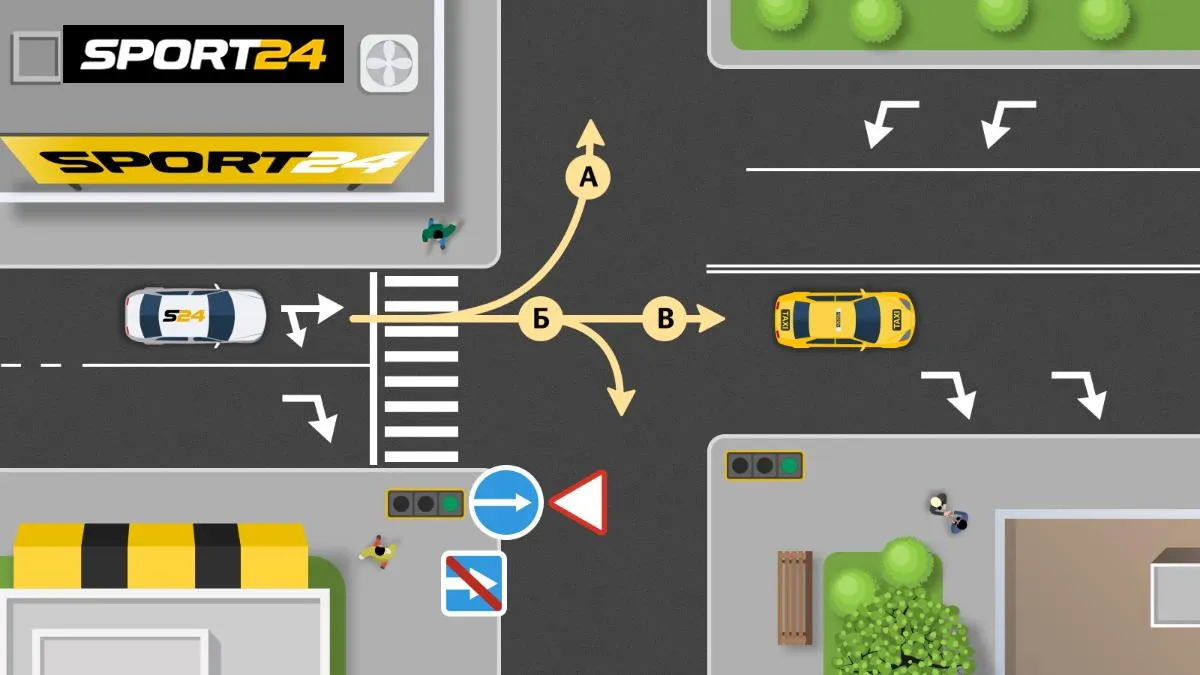The height and width of the screenshot is (675, 1200).
Task: Click the black SPORT24 logo banner
Action: (203, 54)
